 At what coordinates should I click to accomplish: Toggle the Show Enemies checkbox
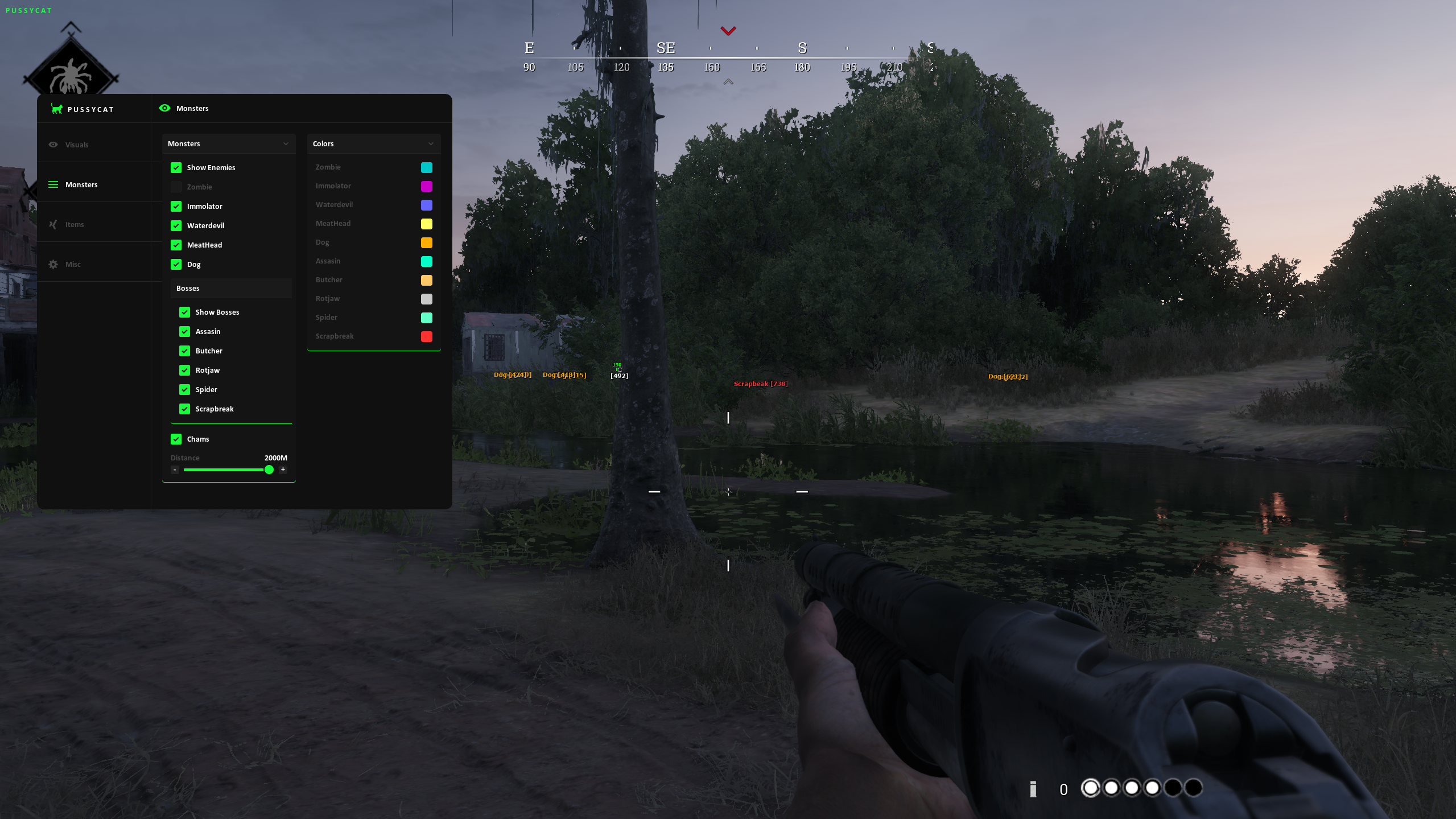[176, 167]
